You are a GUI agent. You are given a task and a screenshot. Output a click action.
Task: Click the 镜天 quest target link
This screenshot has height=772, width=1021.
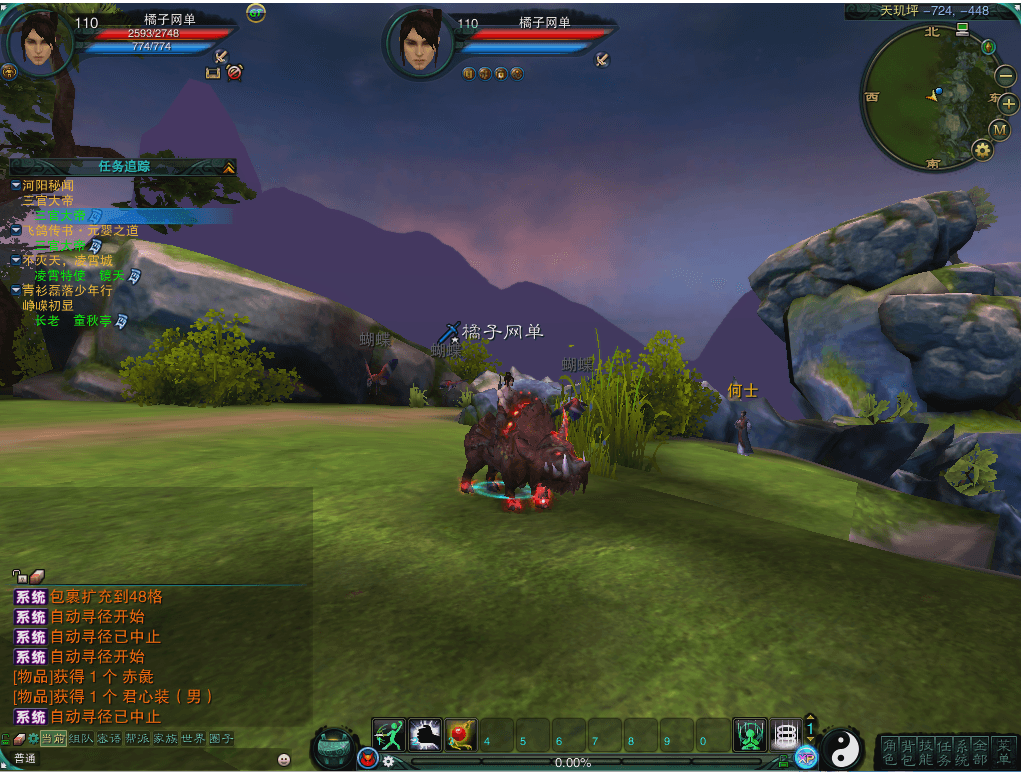tap(111, 275)
